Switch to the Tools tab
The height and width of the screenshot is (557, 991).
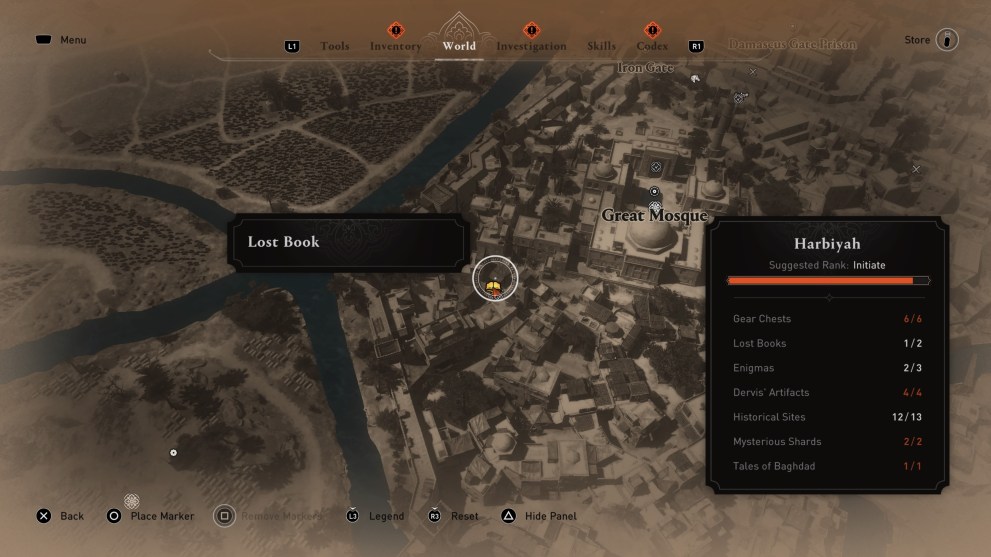point(334,46)
